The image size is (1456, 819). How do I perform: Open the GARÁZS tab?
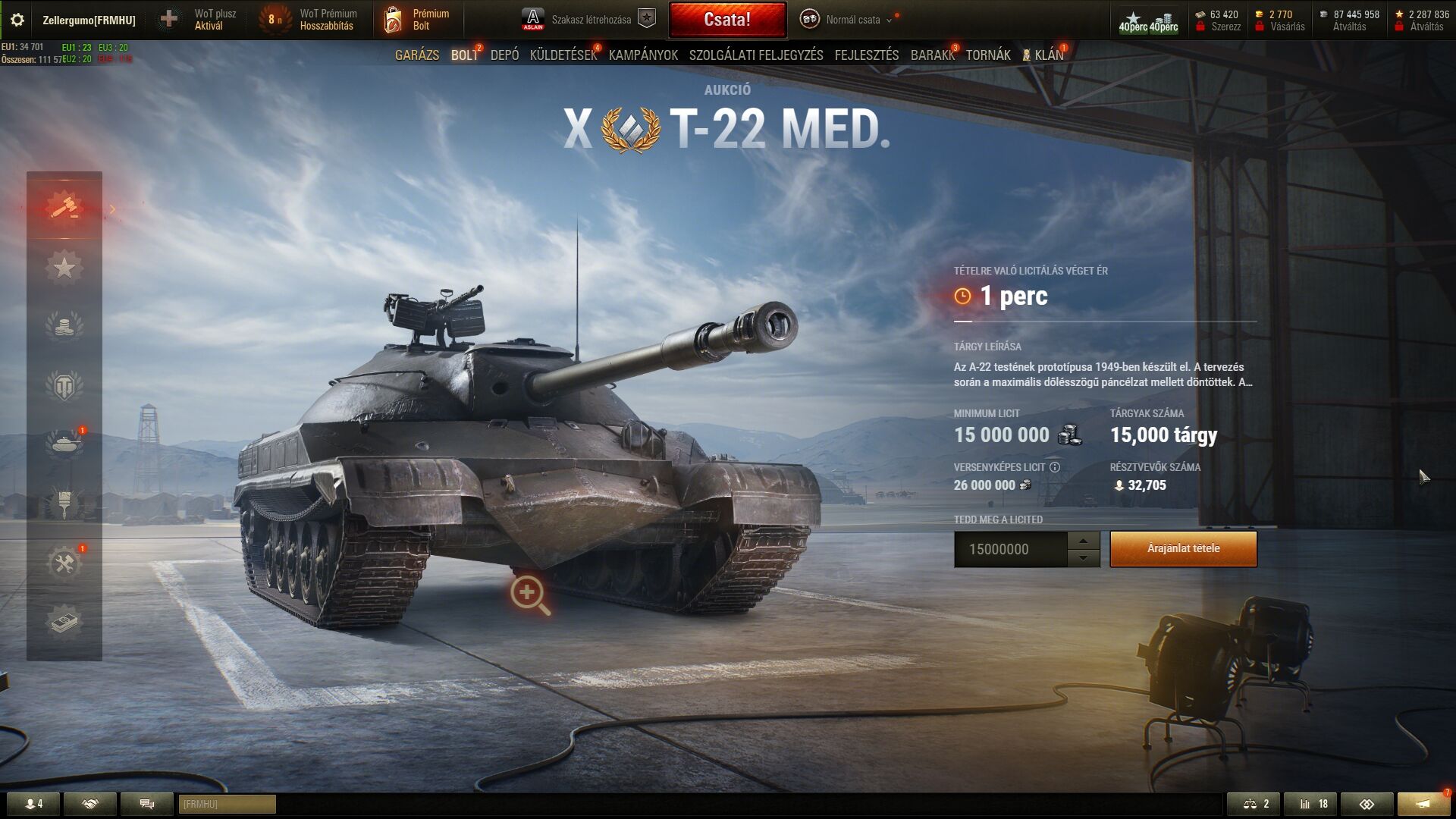[417, 55]
